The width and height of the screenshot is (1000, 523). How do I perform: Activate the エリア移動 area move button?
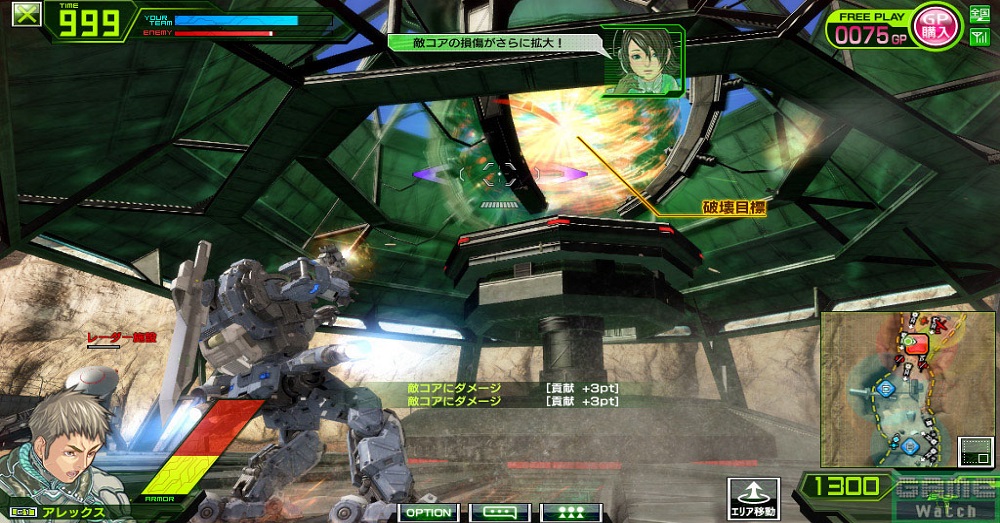point(751,497)
